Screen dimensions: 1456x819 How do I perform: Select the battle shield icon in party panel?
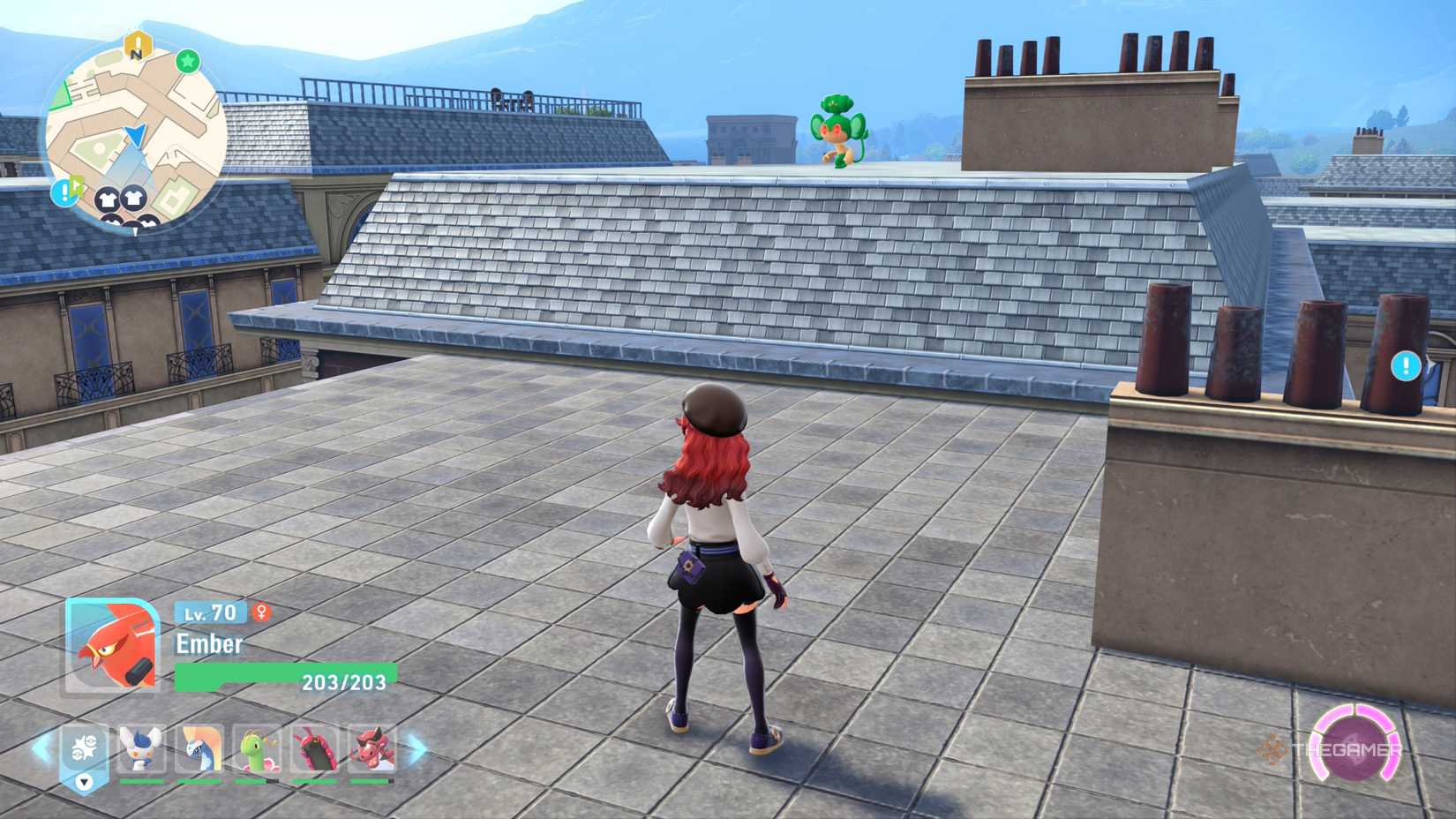coord(86,748)
